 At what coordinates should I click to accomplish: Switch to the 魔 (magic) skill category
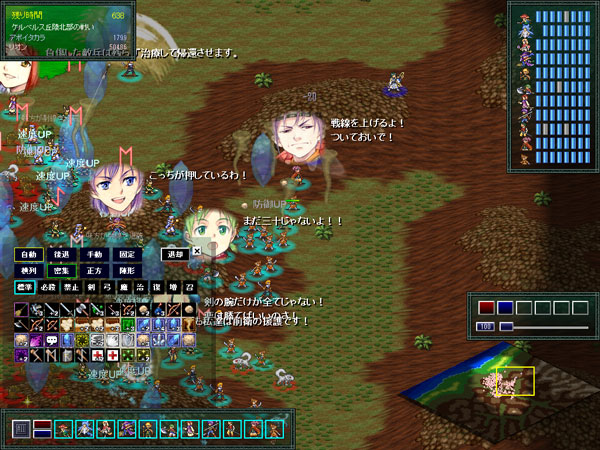click(x=125, y=288)
